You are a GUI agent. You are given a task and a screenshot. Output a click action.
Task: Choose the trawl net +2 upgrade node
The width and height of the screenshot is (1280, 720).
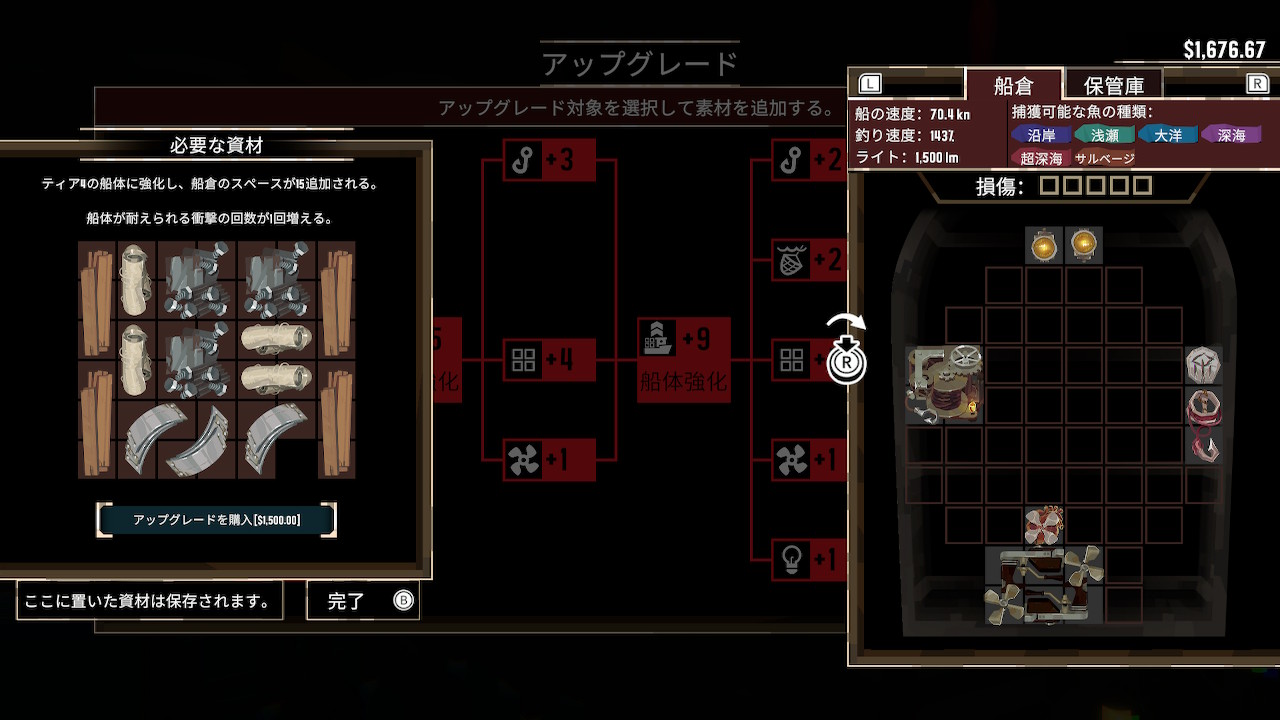[805, 261]
